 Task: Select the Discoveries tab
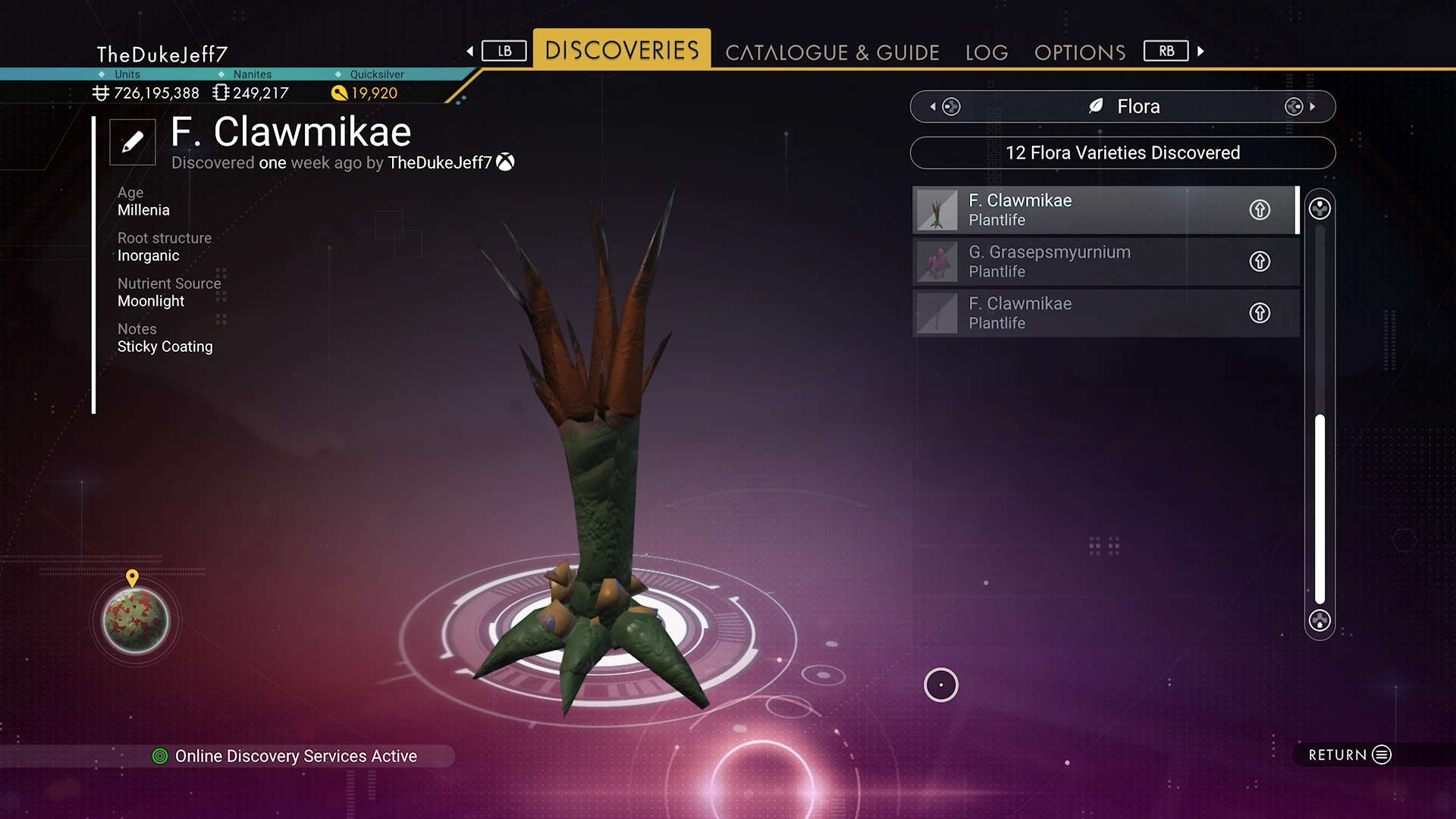[x=622, y=50]
